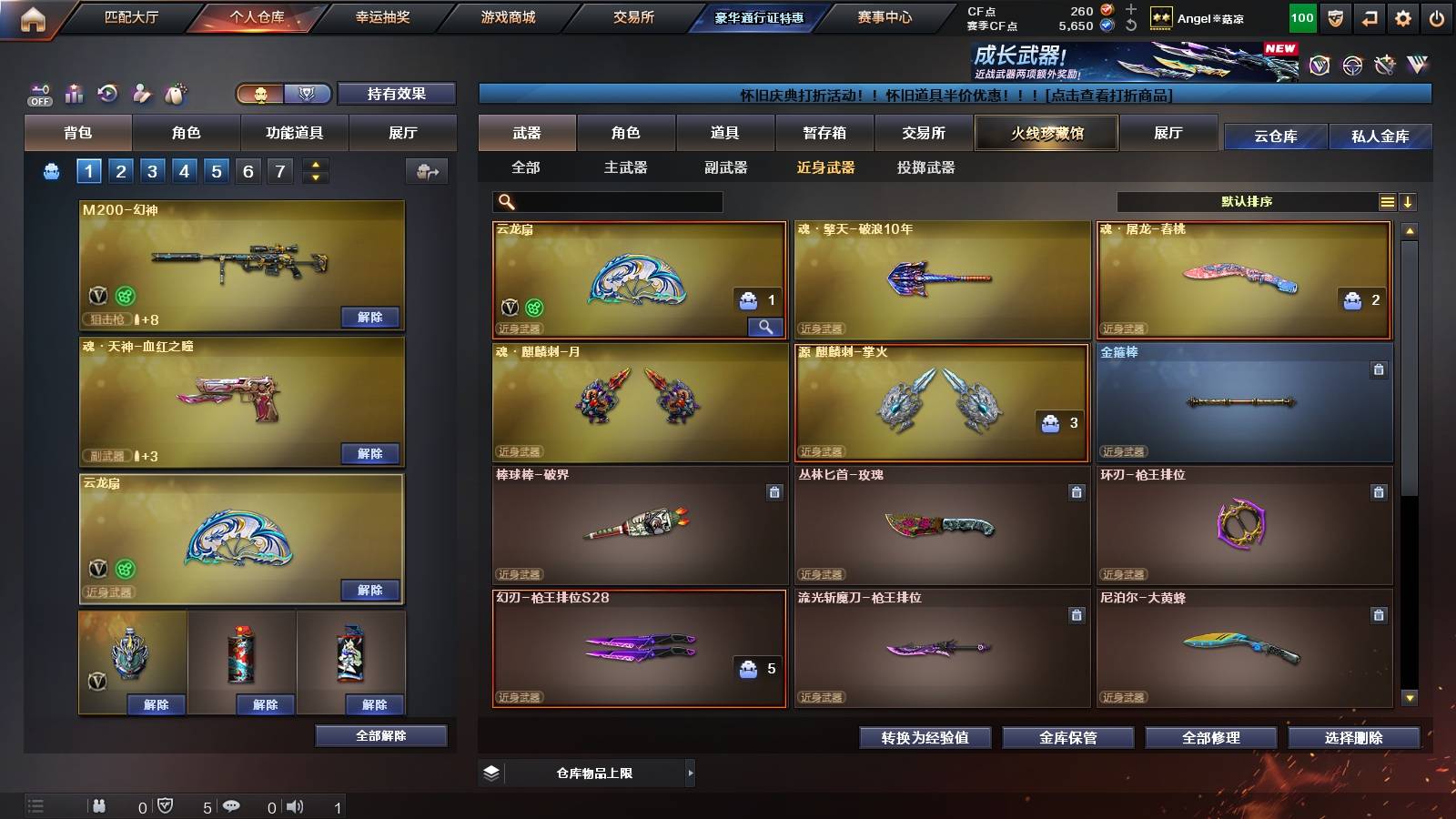Select the lucky draw statistics icon

[x=74, y=93]
